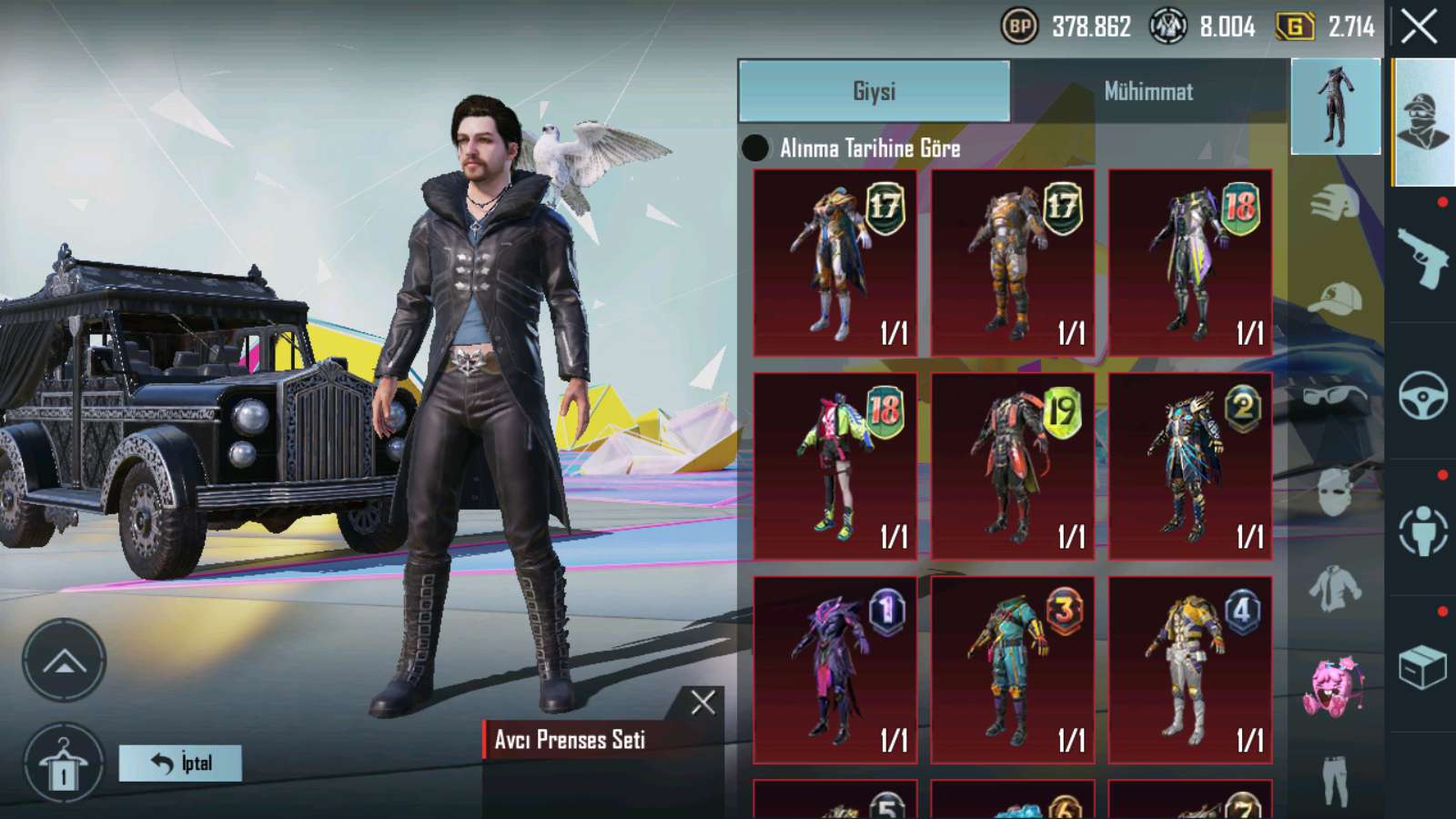The image size is (1456, 819).
Task: Dismiss the Avcı Prenses Seti label
Action: [703, 703]
